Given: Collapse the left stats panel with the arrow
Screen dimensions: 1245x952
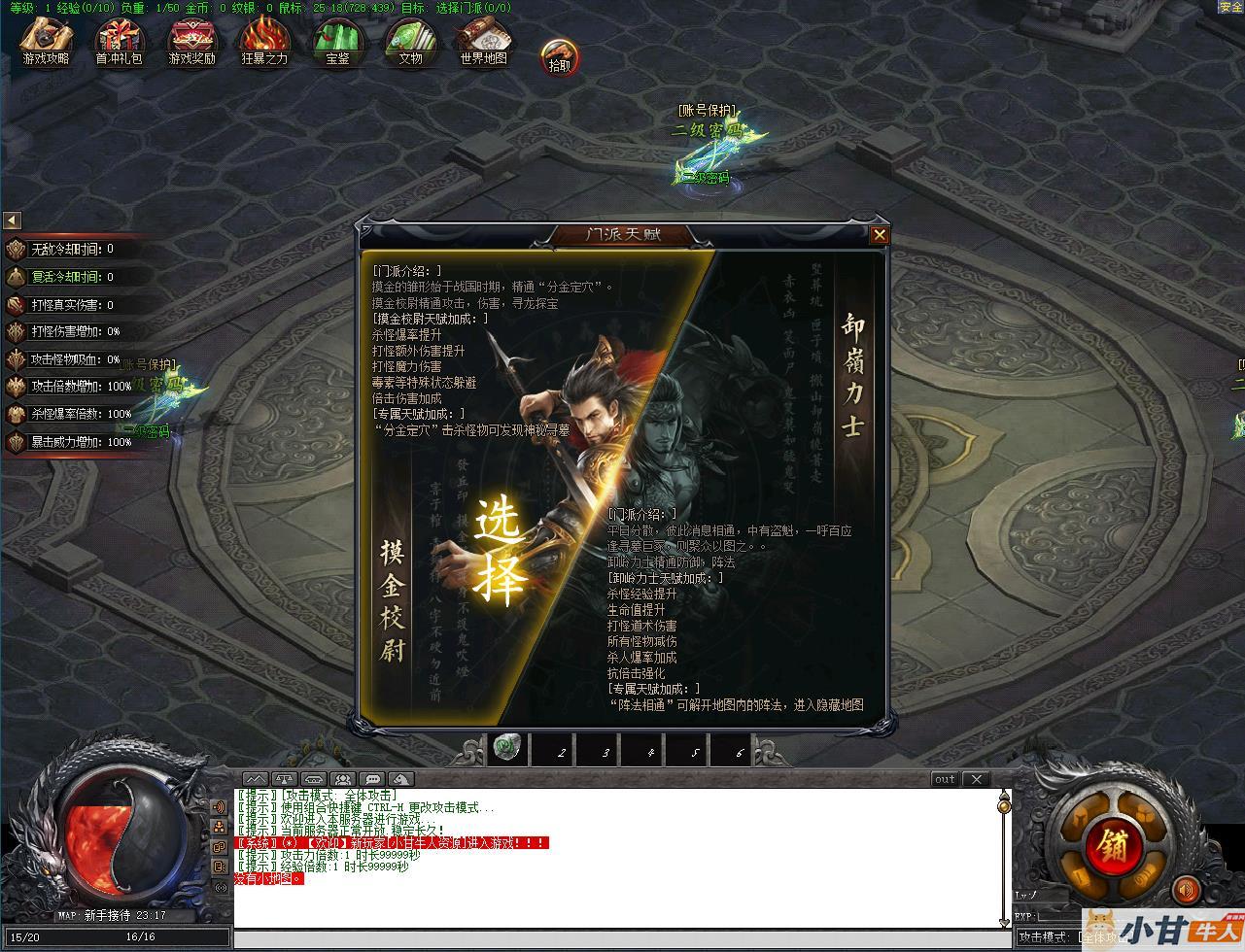Looking at the screenshot, I should coord(12,221).
